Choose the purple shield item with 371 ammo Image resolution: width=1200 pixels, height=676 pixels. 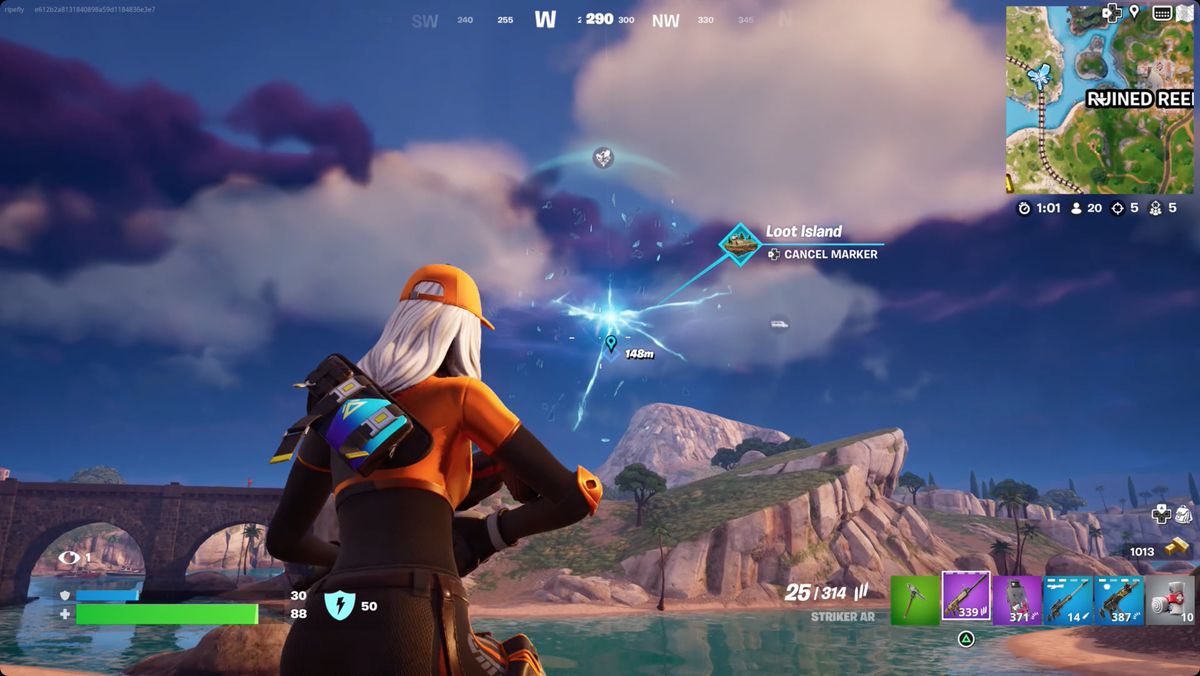[x=1017, y=600]
